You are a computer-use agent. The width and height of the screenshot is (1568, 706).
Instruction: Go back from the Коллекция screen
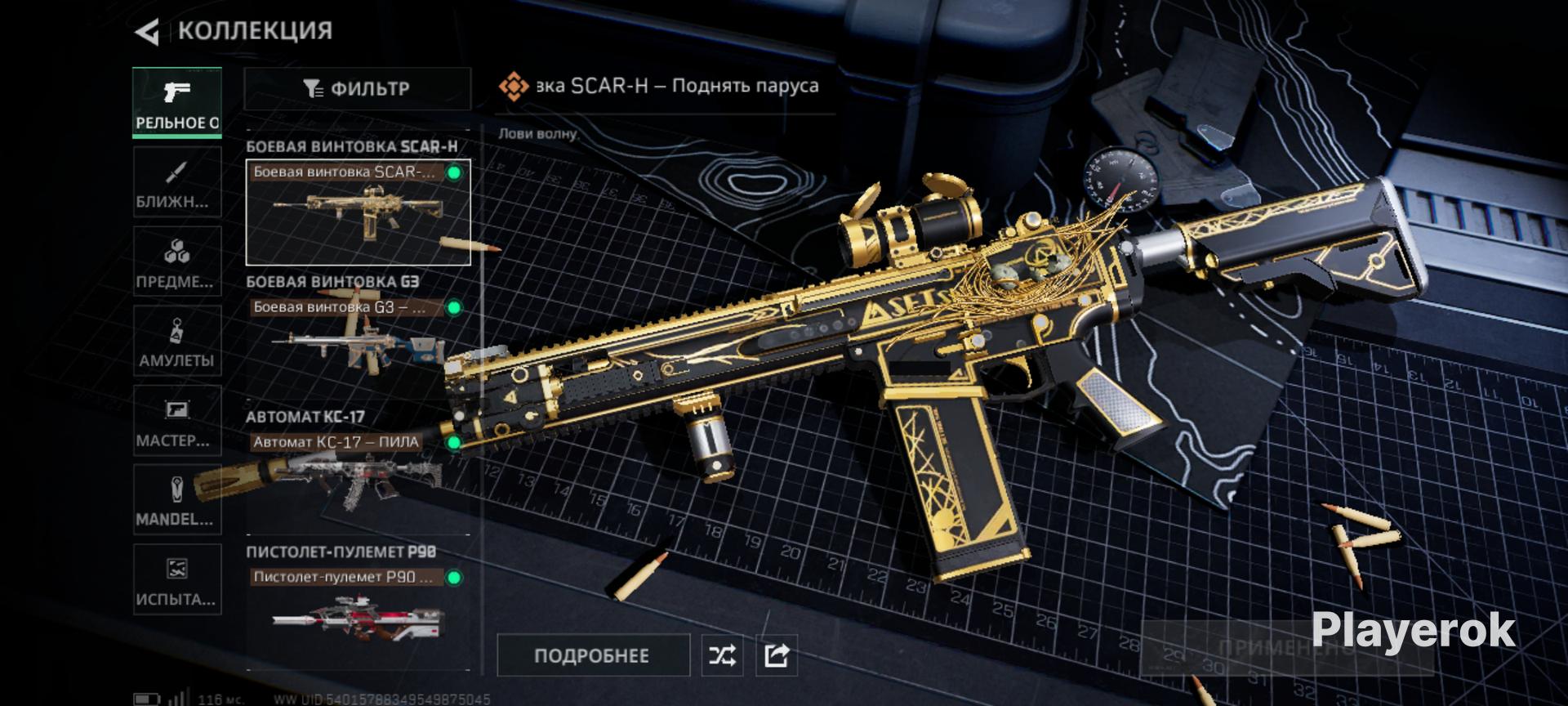147,32
